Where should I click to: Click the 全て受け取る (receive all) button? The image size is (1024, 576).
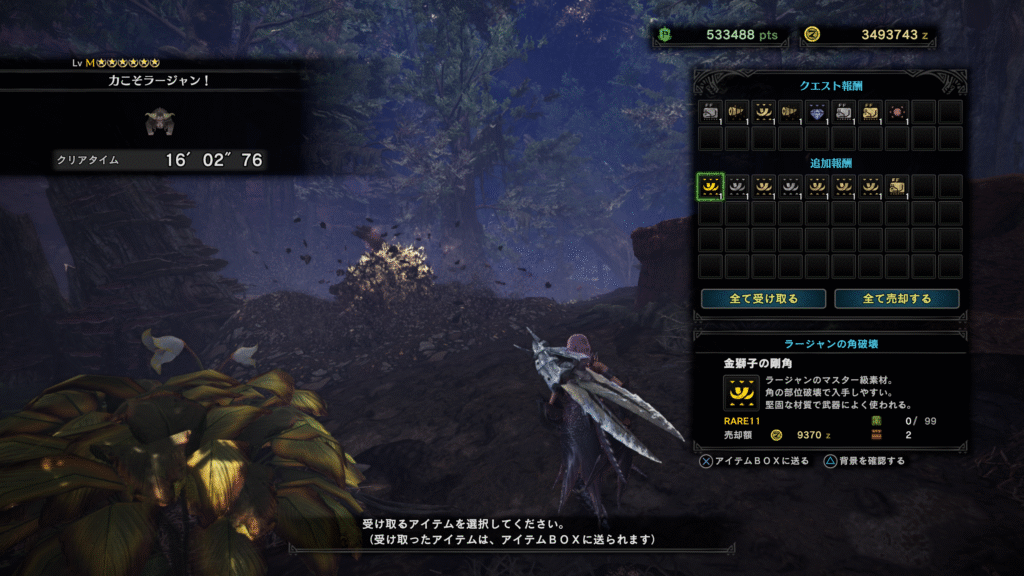[x=763, y=298]
